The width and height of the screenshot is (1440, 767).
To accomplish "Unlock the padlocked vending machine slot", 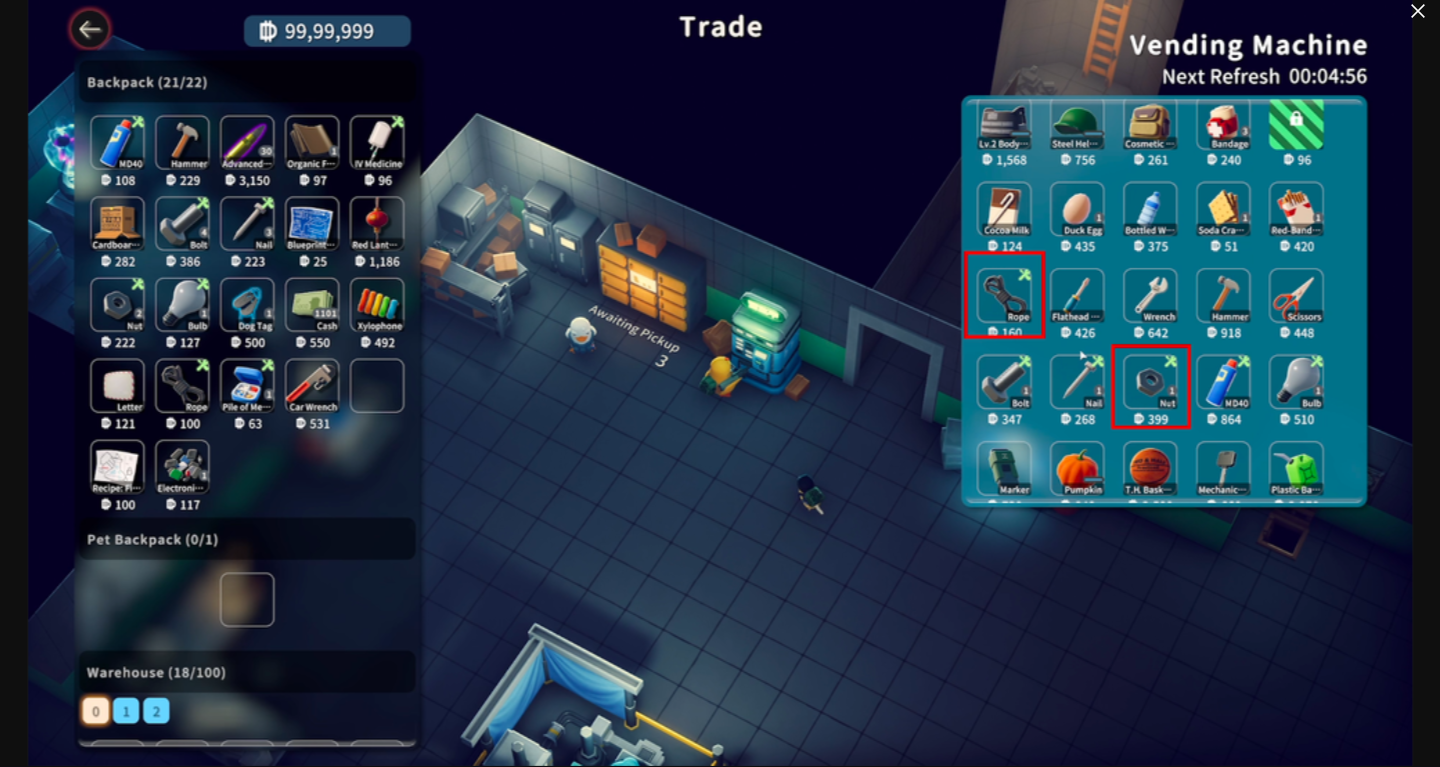I will pos(1297,125).
